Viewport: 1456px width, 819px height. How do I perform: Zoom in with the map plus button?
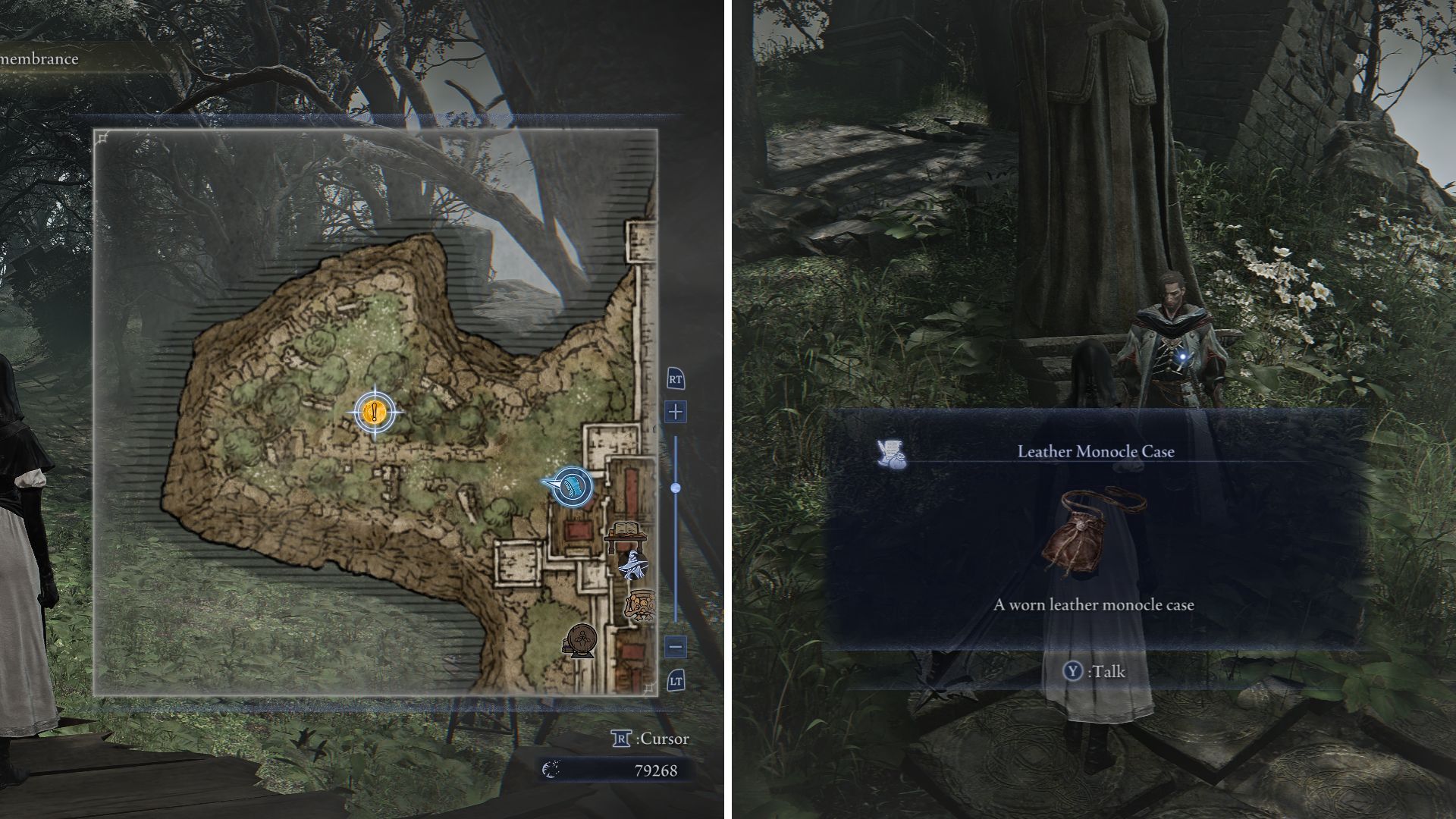(x=676, y=412)
